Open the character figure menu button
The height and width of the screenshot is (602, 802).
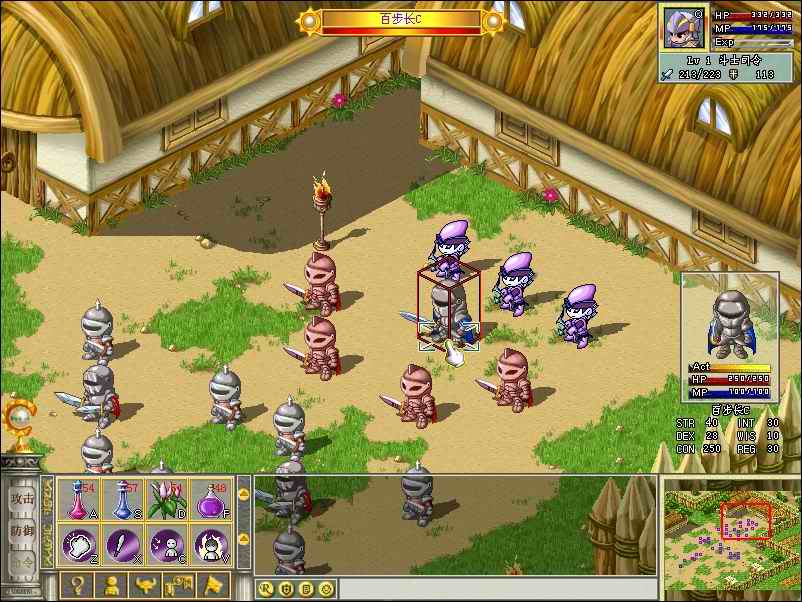112,585
